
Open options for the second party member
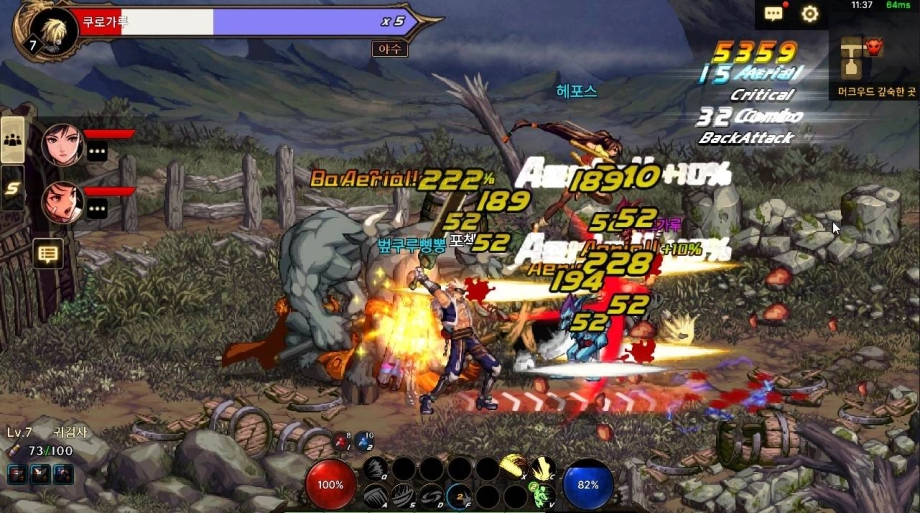pos(97,208)
